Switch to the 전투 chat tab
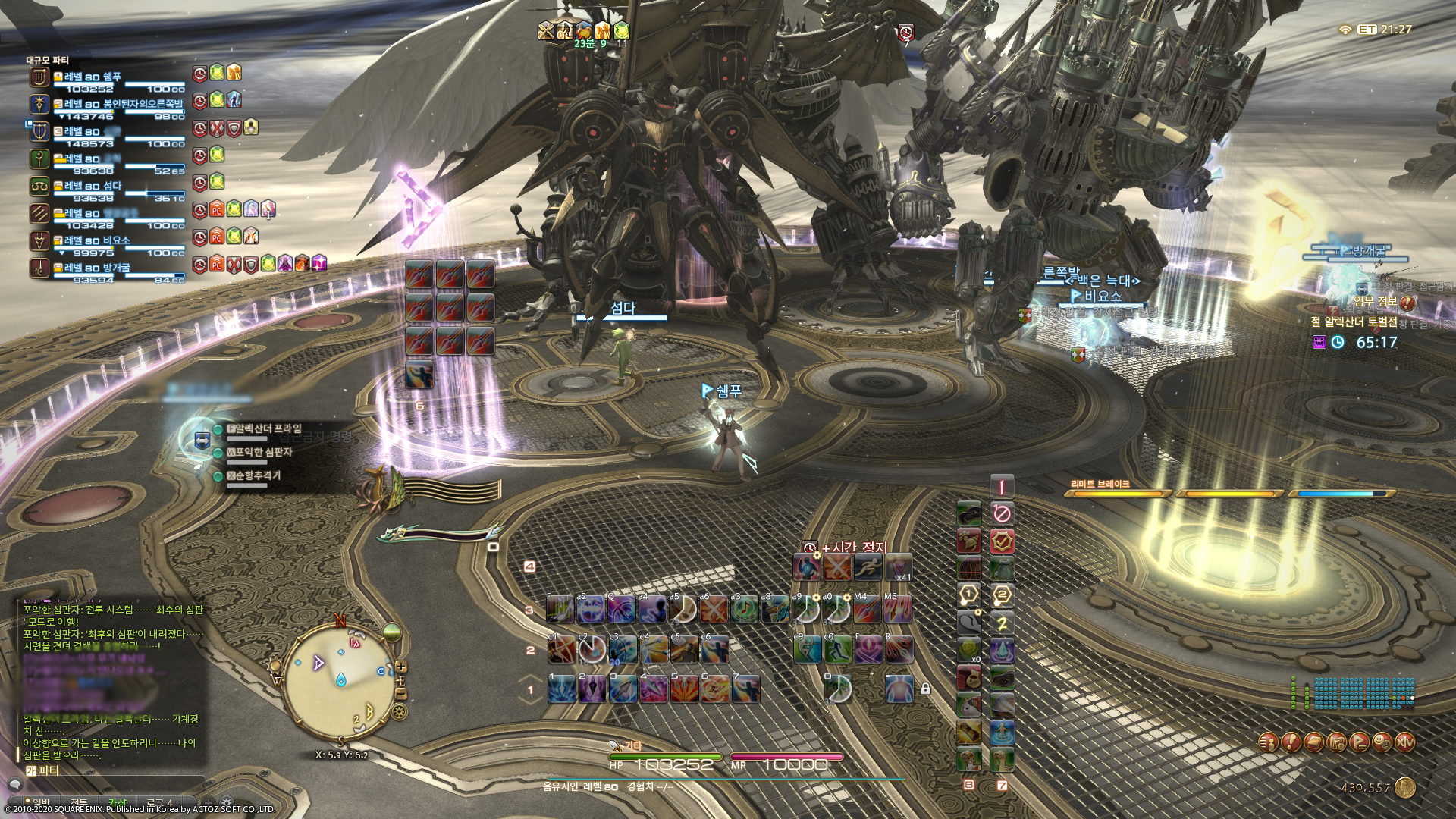This screenshot has height=819, width=1456. coord(80,802)
